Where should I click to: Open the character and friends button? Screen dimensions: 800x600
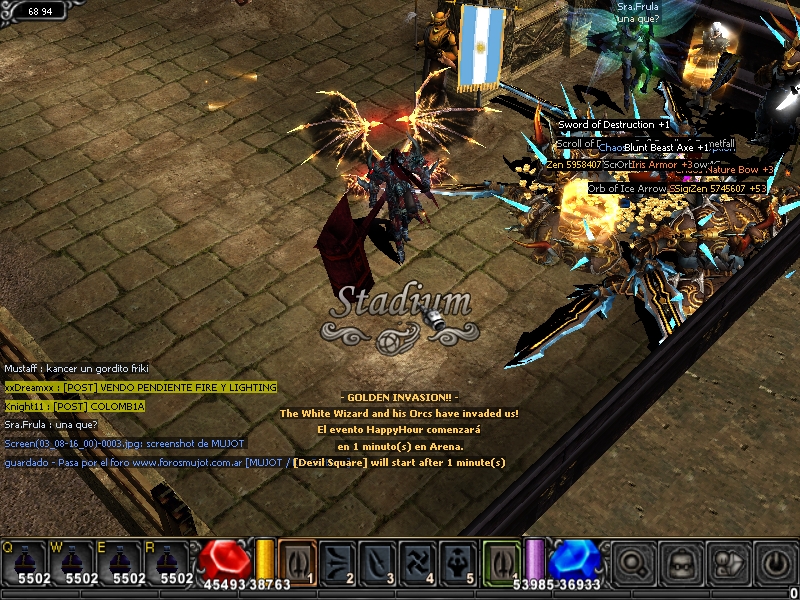click(727, 563)
